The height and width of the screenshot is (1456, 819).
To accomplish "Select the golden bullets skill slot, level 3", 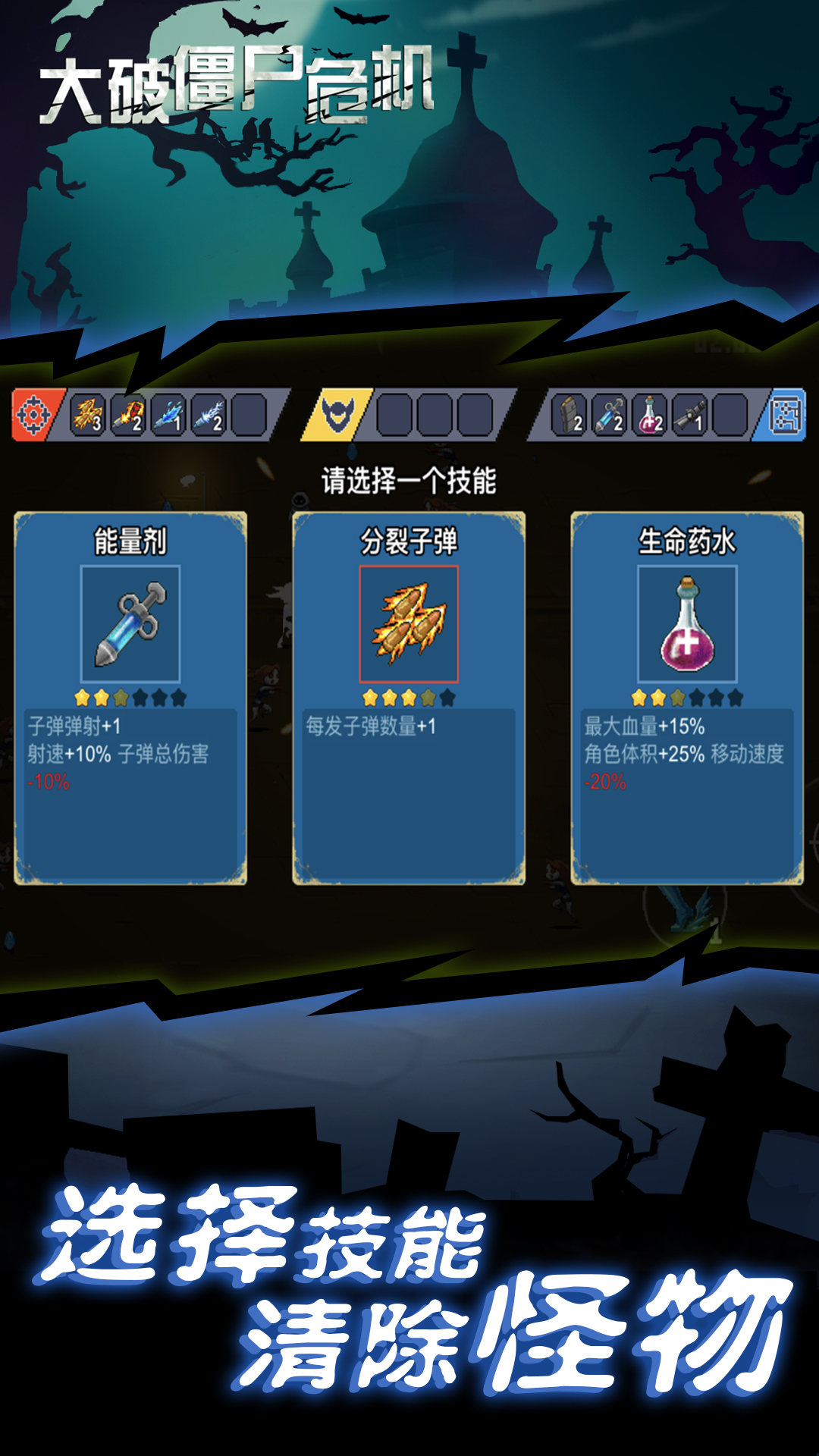I will coord(88,415).
